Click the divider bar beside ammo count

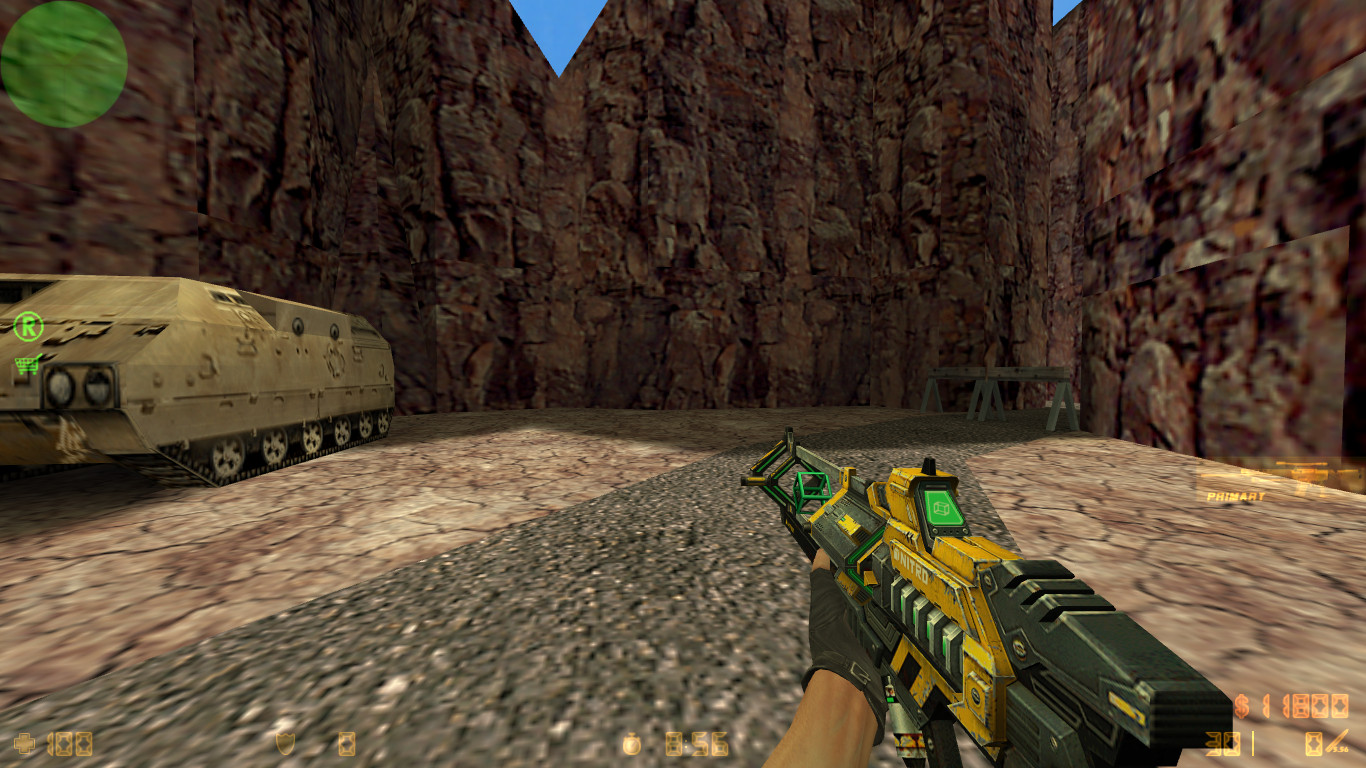click(1253, 742)
